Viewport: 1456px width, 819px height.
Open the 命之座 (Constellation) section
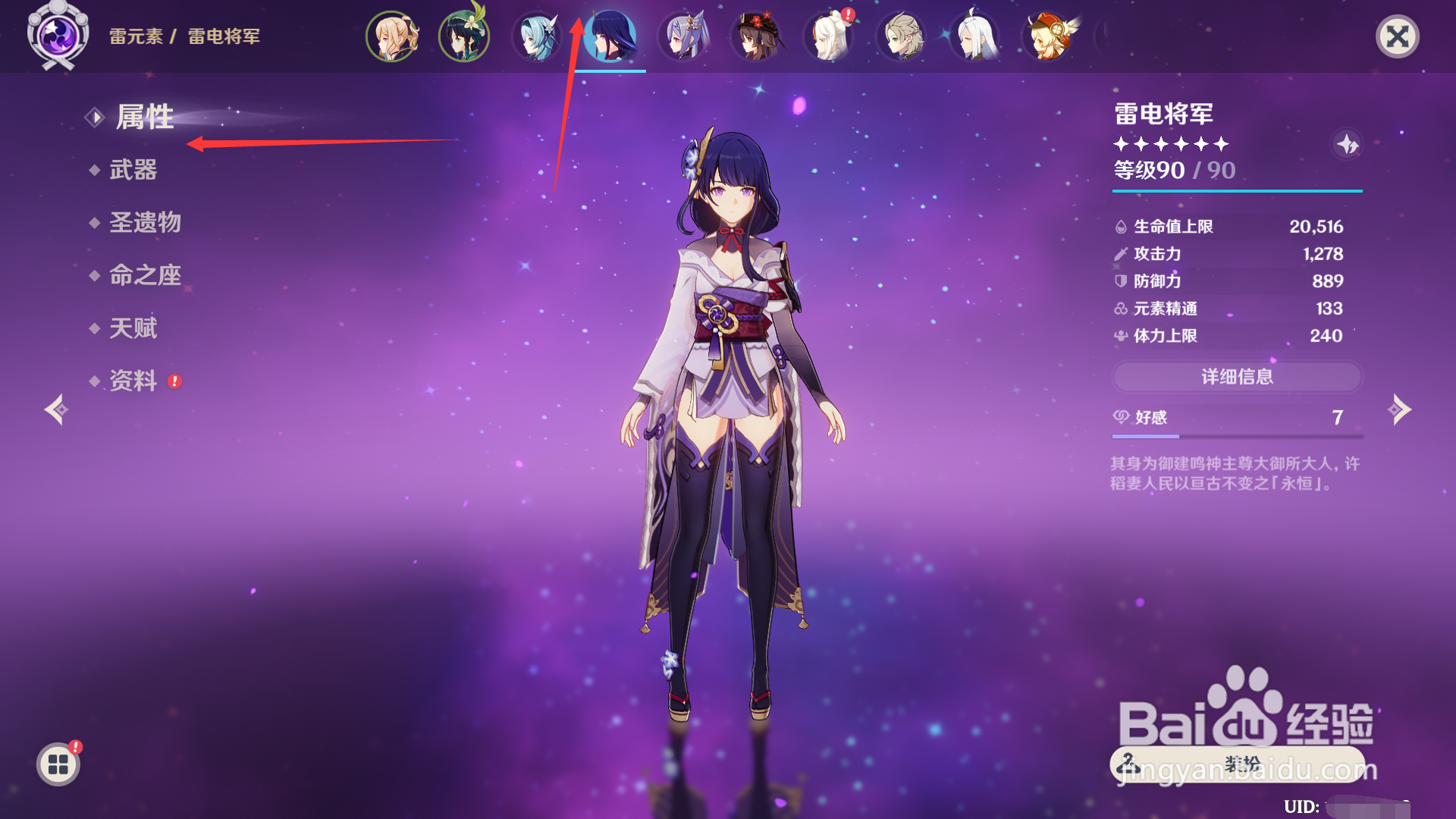(146, 275)
